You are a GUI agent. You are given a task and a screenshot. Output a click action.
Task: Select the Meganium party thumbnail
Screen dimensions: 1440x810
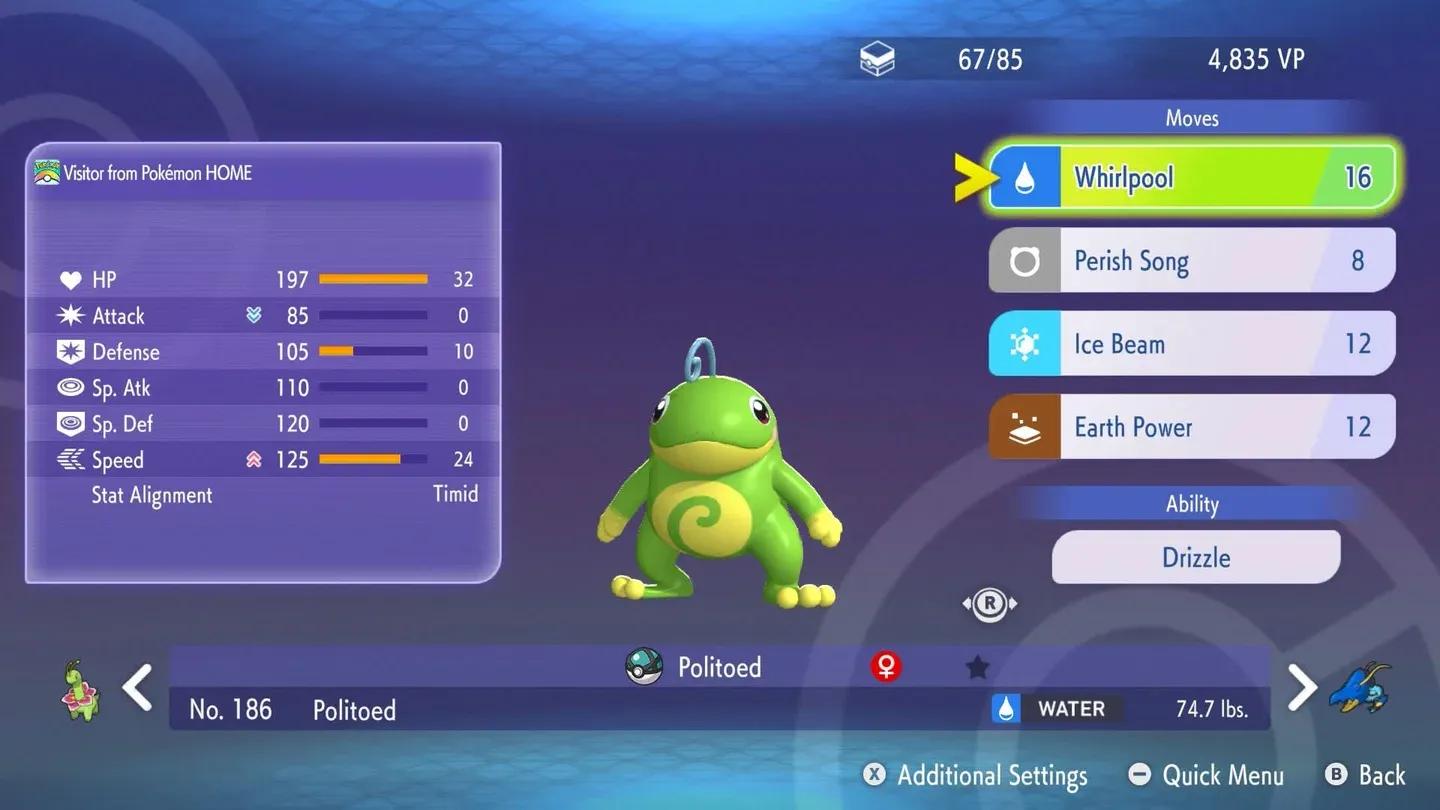[x=80, y=690]
